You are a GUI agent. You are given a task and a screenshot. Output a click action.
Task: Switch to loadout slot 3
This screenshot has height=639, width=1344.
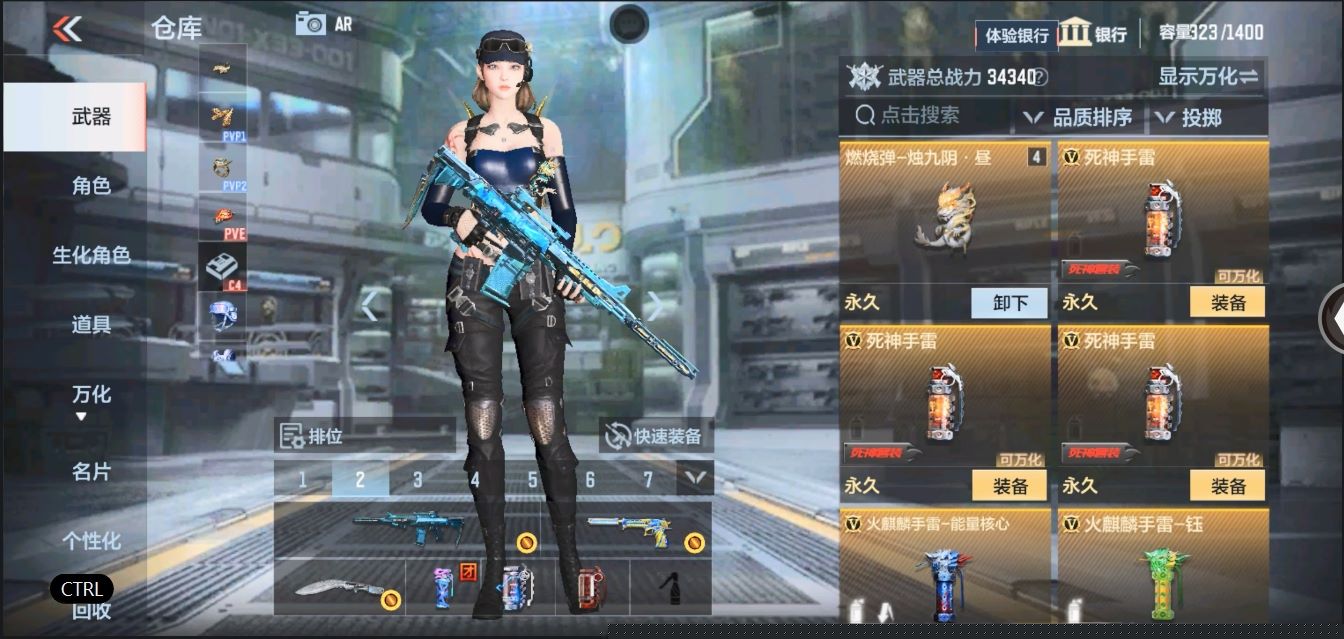[x=418, y=480]
